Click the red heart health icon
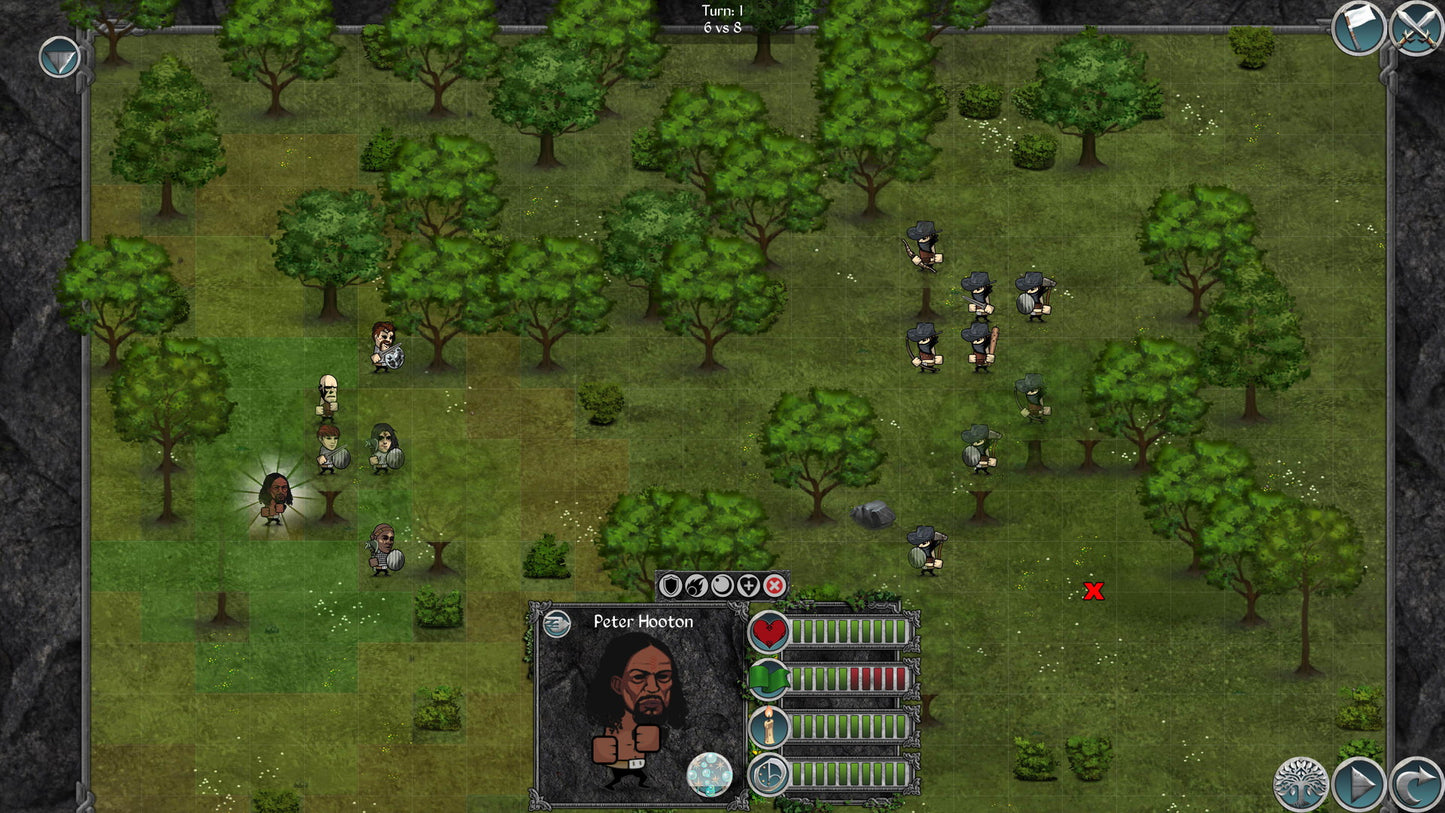The height and width of the screenshot is (813, 1445). (x=769, y=632)
